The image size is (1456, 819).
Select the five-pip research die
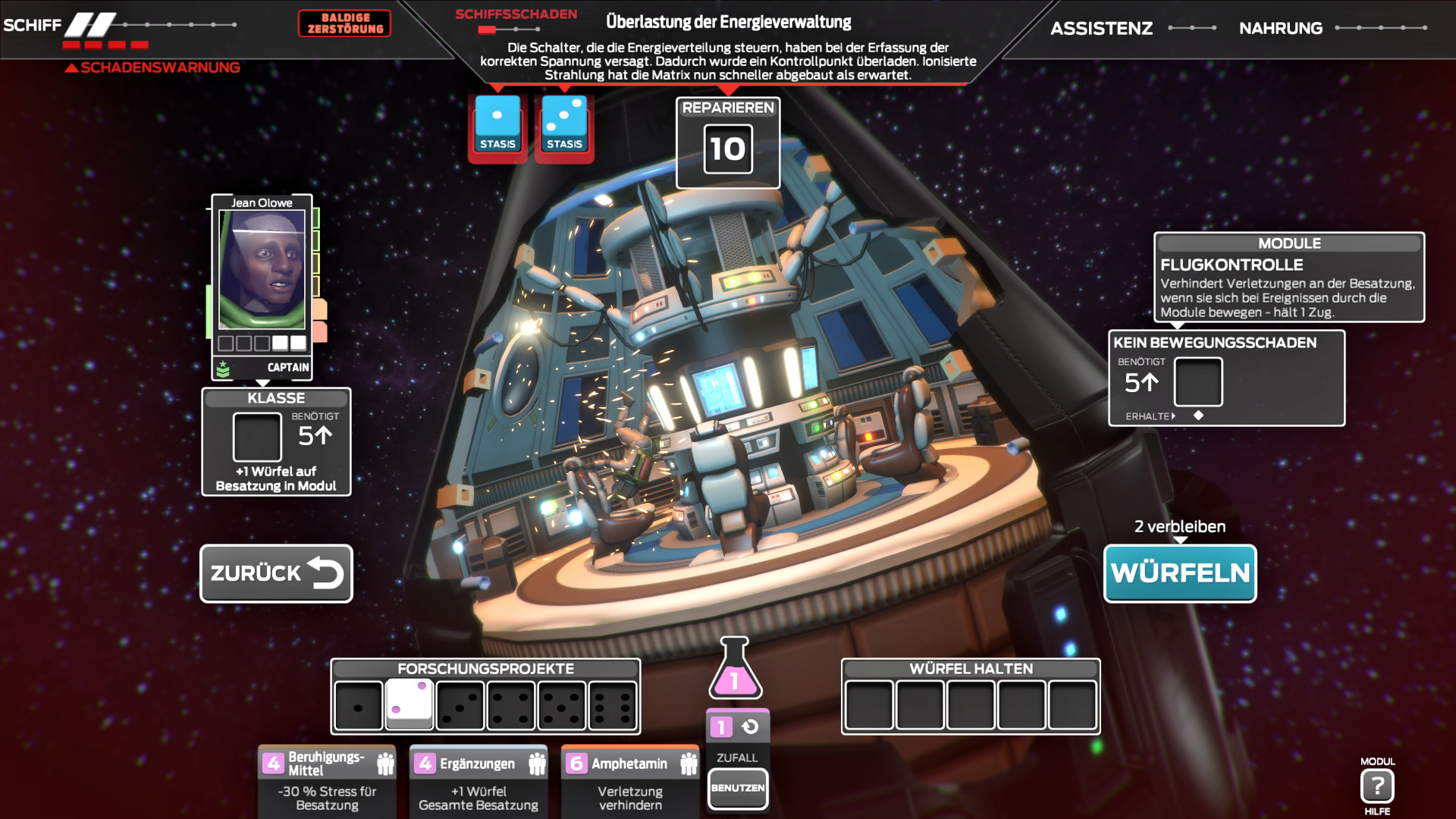562,705
